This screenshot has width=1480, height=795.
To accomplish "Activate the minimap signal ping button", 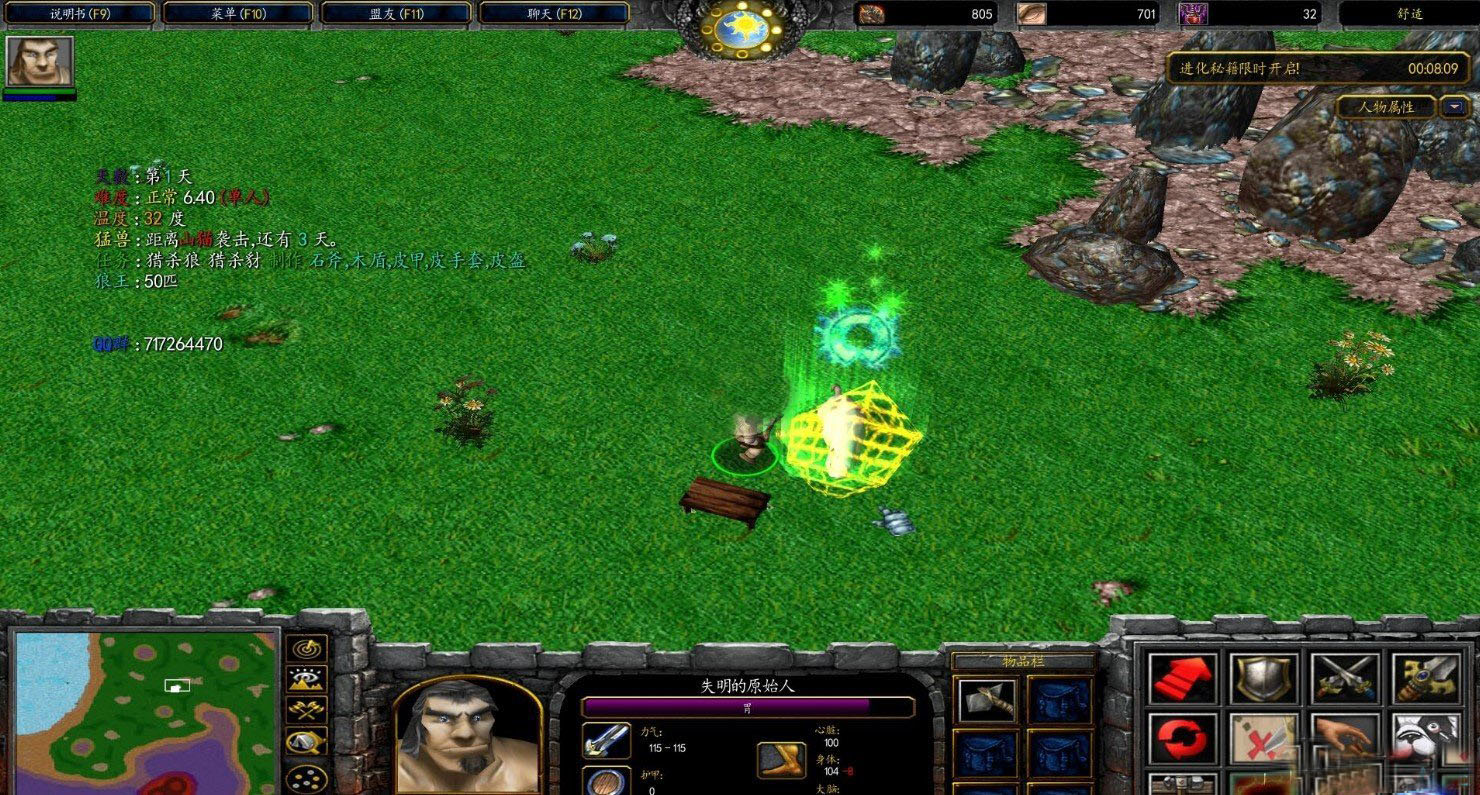I will click(x=307, y=648).
